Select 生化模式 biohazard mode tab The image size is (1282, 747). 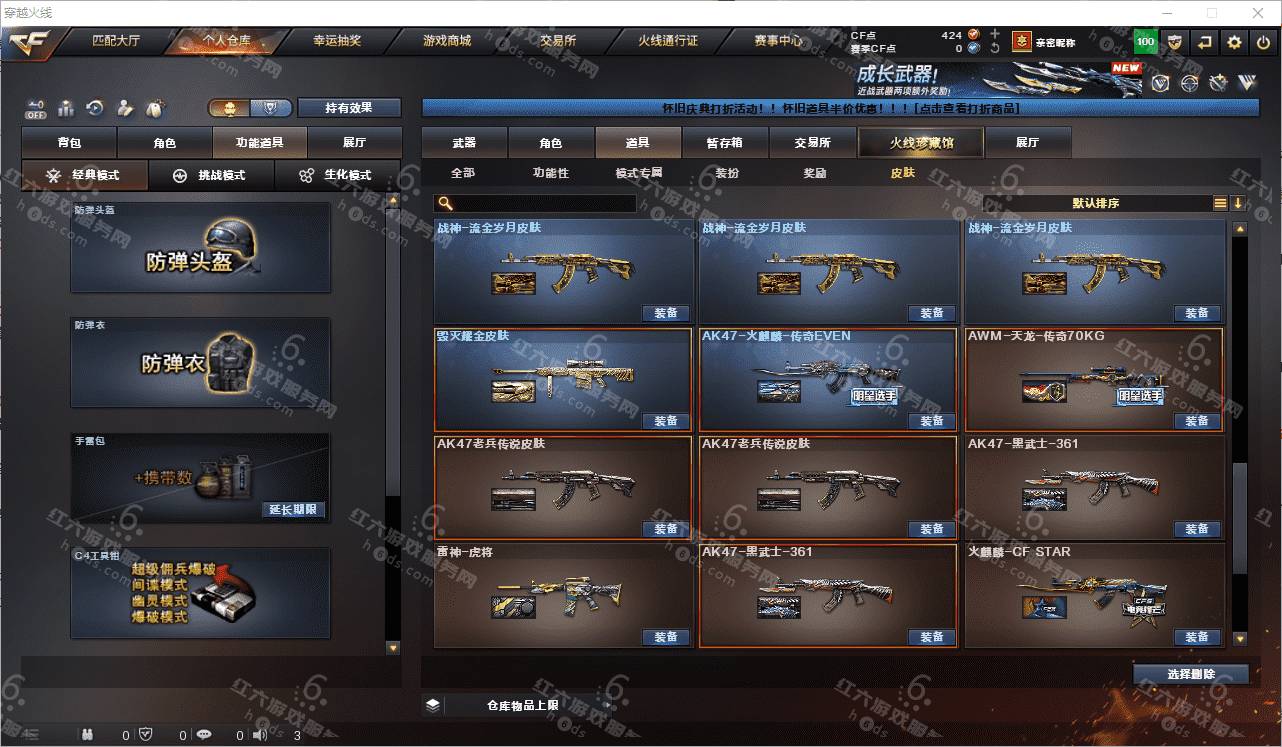(336, 175)
